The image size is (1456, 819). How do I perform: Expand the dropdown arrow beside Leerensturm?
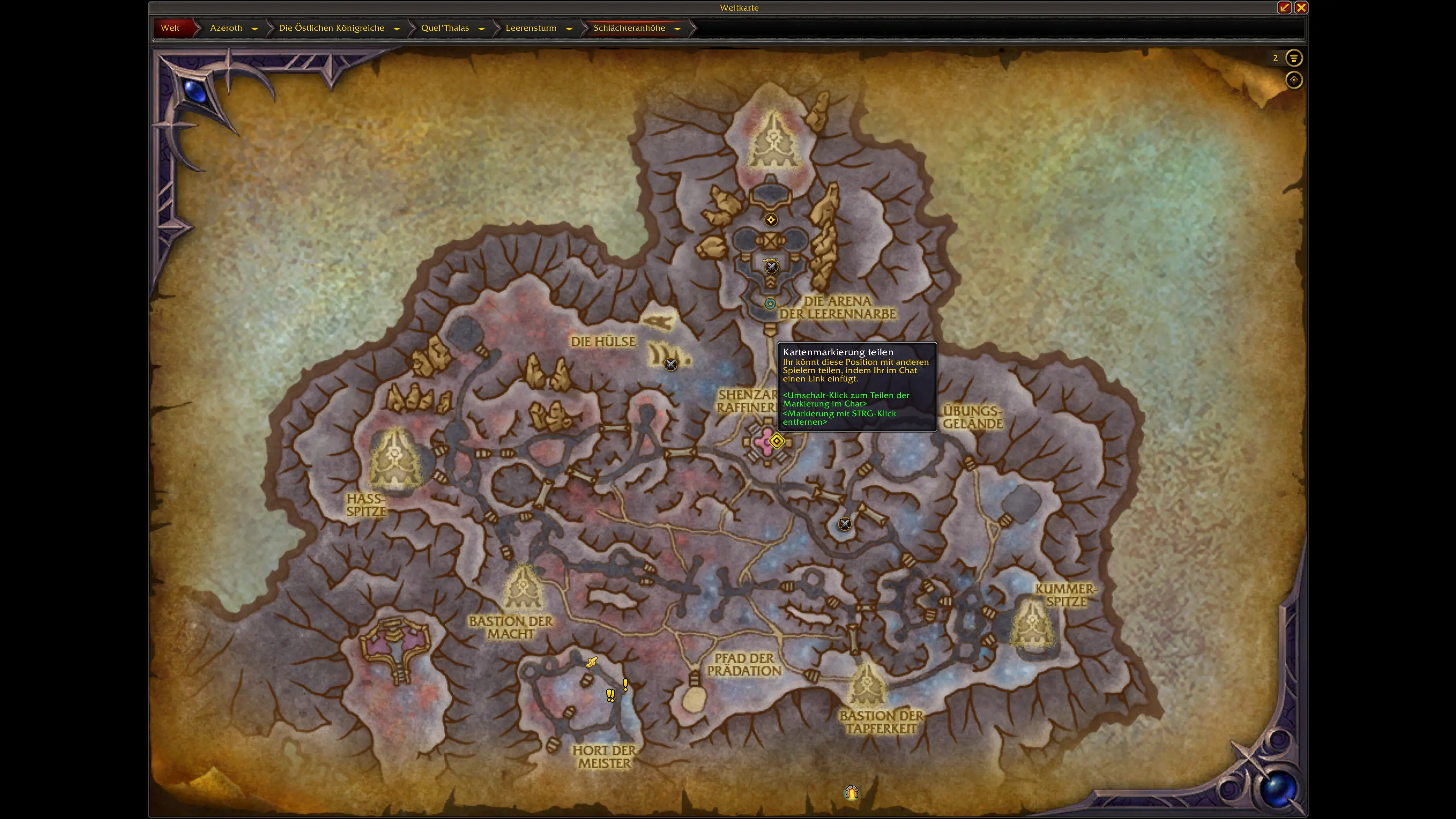tap(569, 28)
